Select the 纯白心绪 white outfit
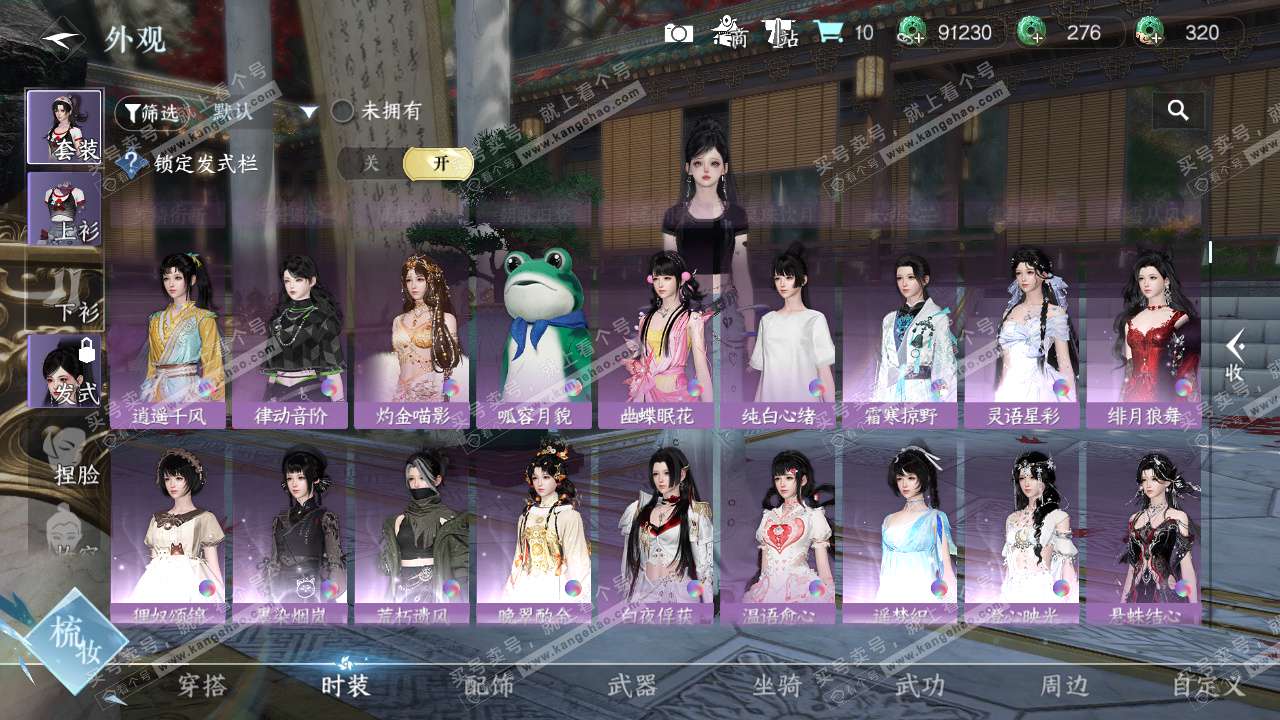The height and width of the screenshot is (720, 1280). click(779, 340)
